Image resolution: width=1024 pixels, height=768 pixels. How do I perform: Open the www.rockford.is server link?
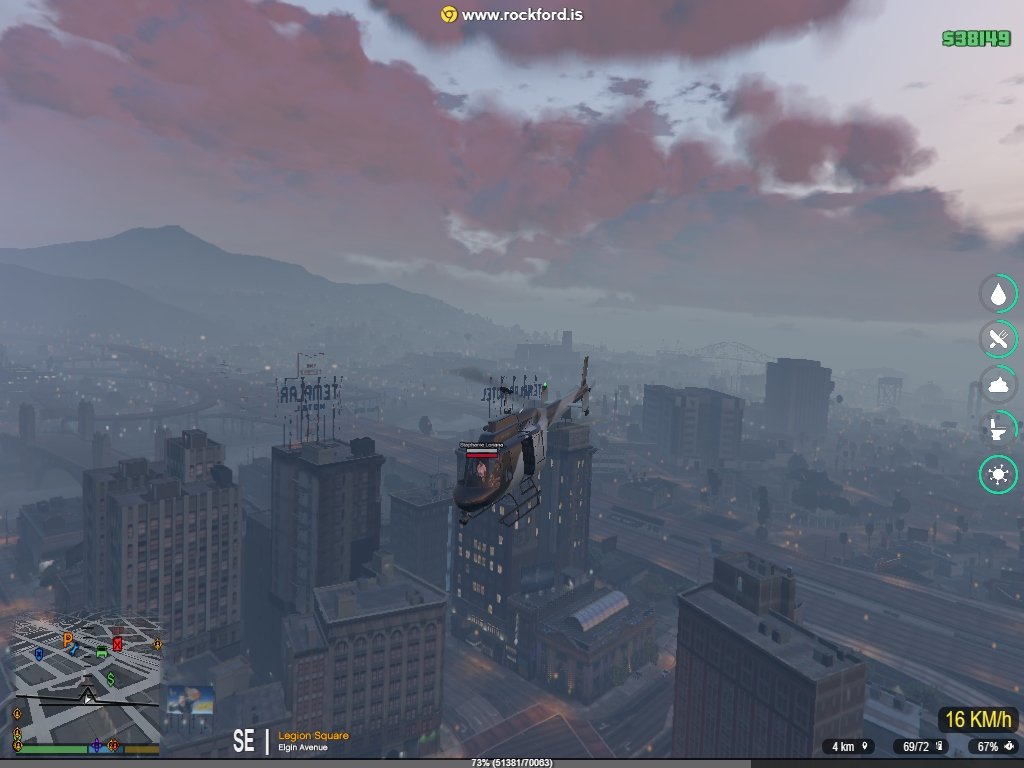click(512, 15)
